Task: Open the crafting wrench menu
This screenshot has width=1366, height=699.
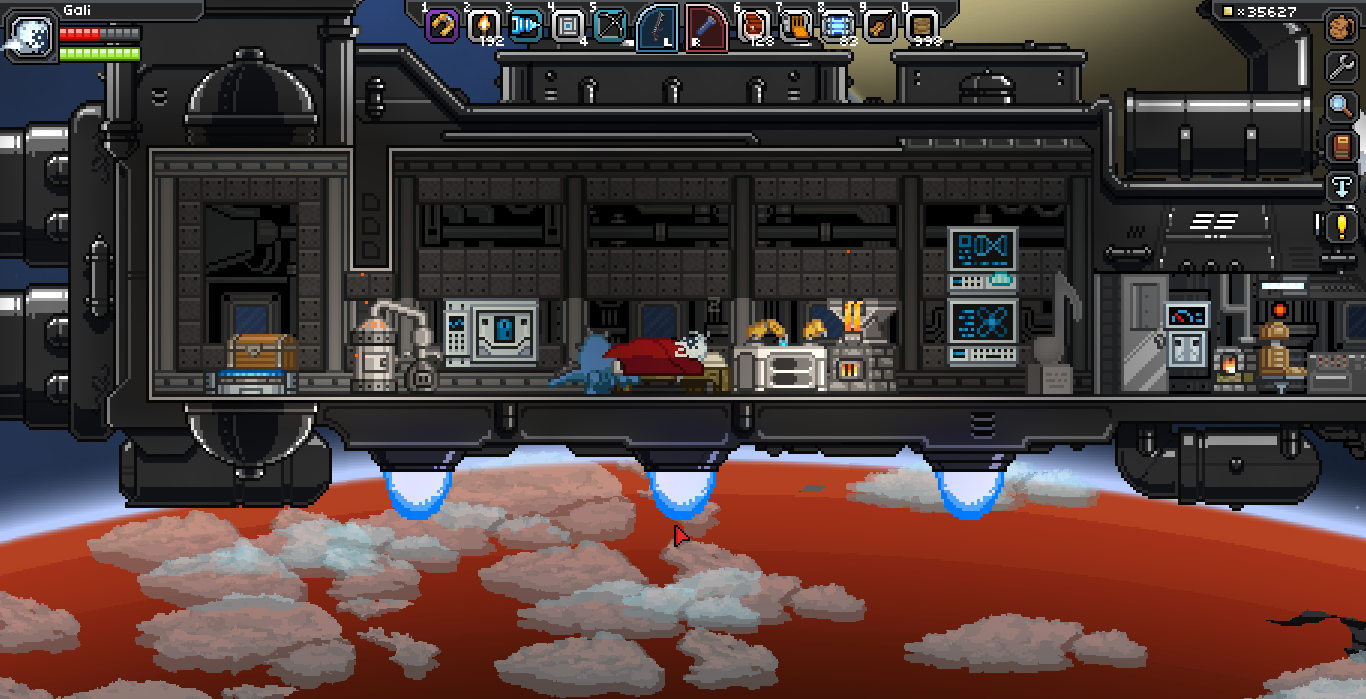Action: coord(1341,67)
